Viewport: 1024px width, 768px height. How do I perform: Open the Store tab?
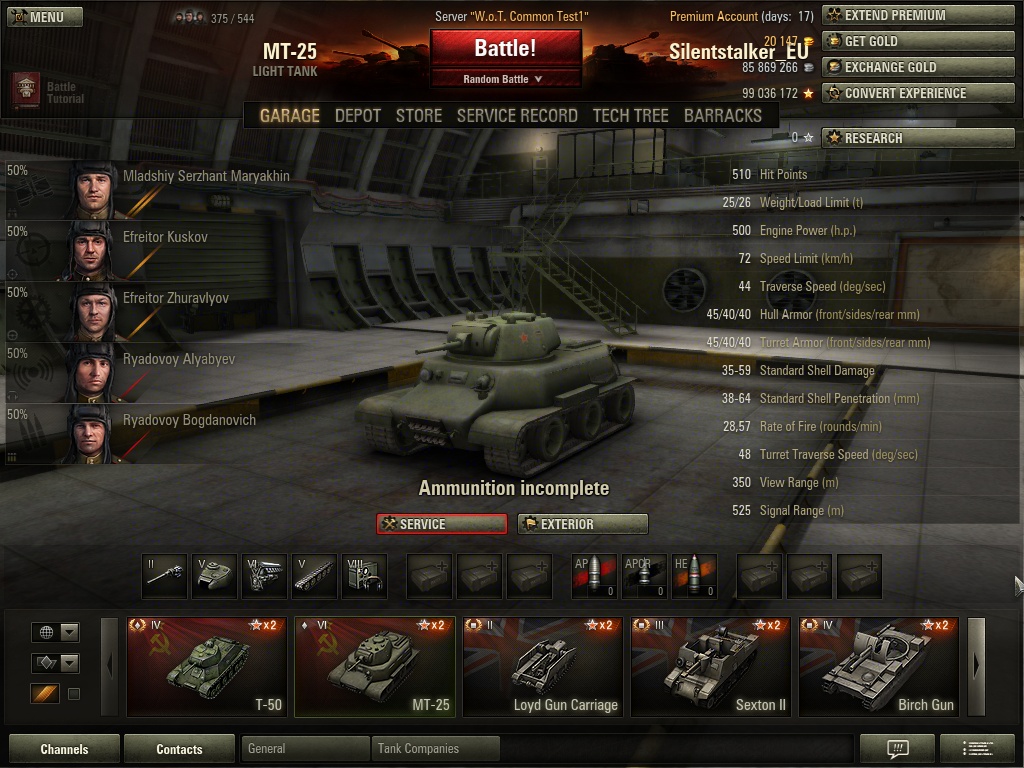[x=418, y=116]
